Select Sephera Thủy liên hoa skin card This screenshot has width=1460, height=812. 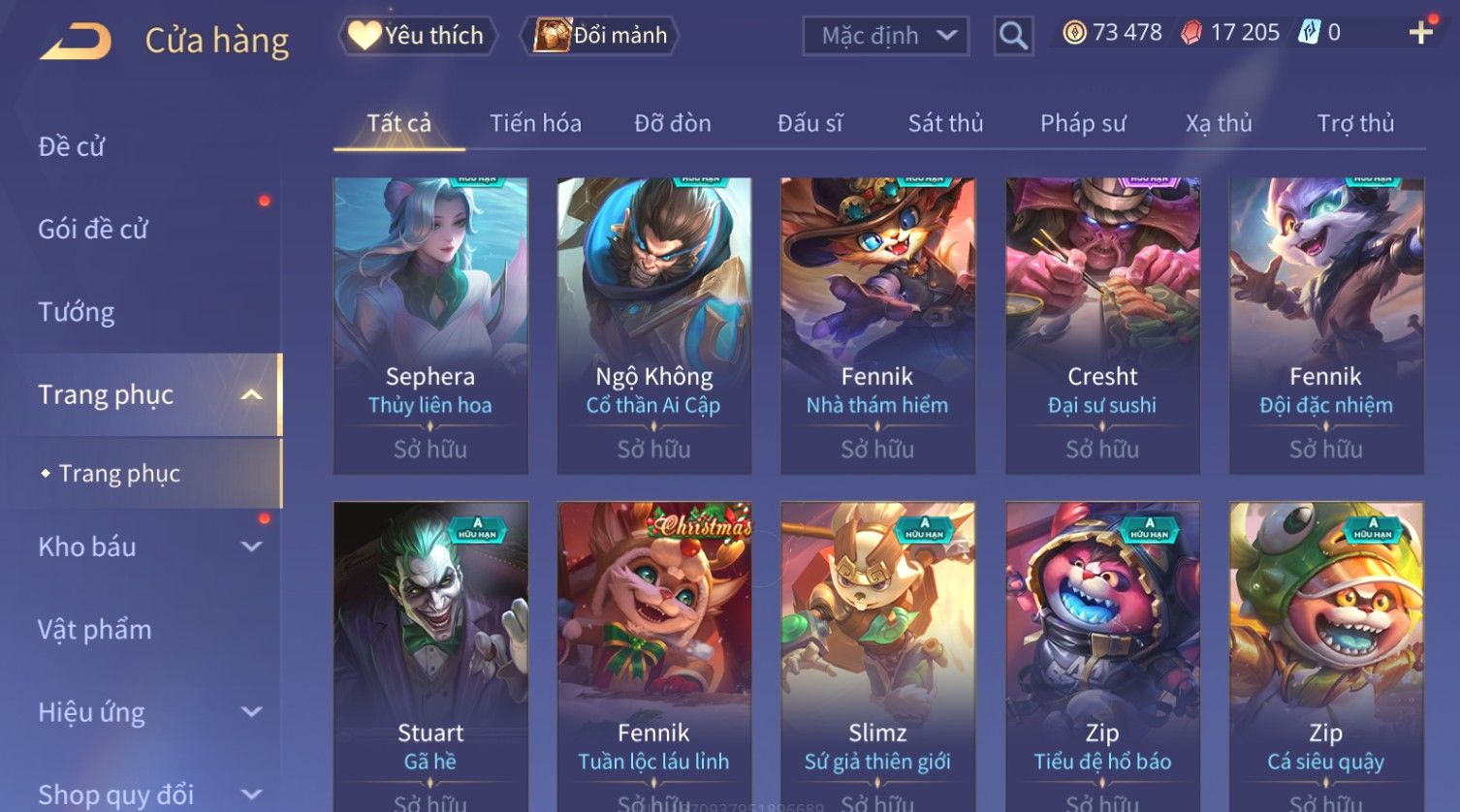click(430, 325)
